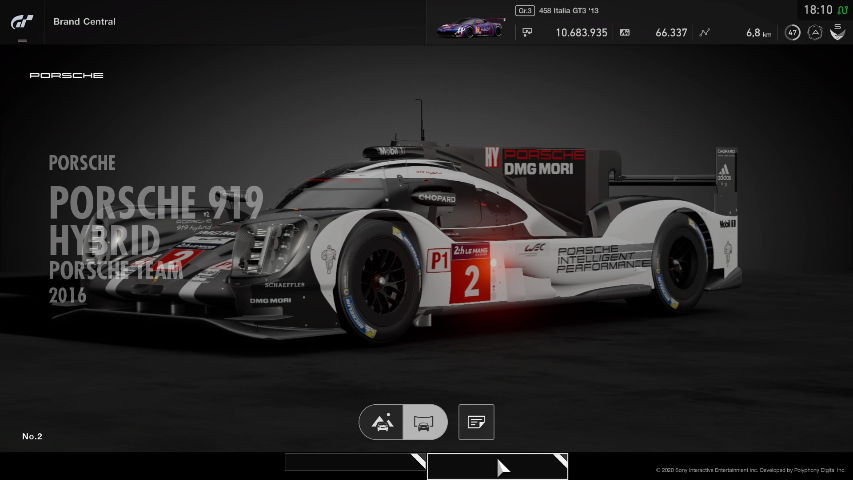Viewport: 853px width, 480px height.
Task: Open the car description notes button
Action: pos(476,423)
